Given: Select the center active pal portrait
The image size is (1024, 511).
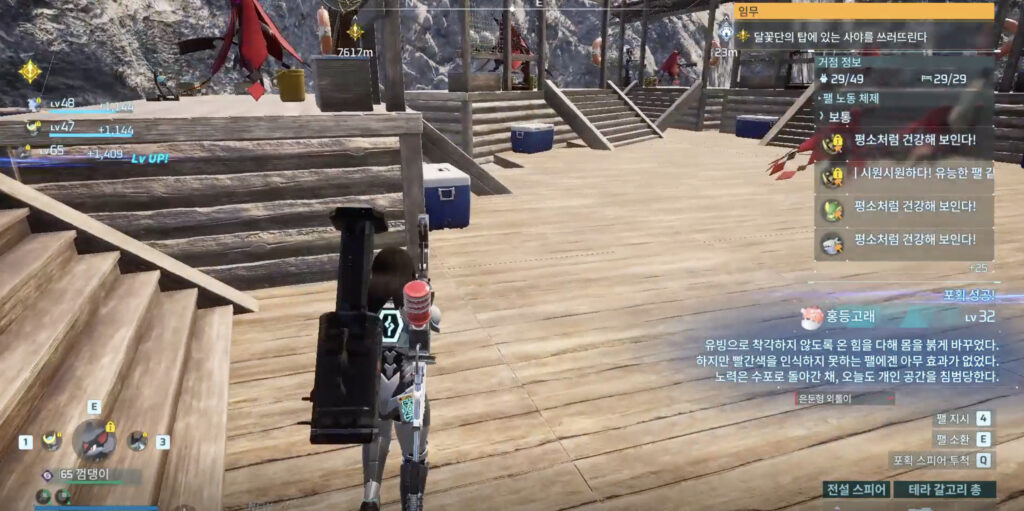Looking at the screenshot, I should tap(94, 439).
